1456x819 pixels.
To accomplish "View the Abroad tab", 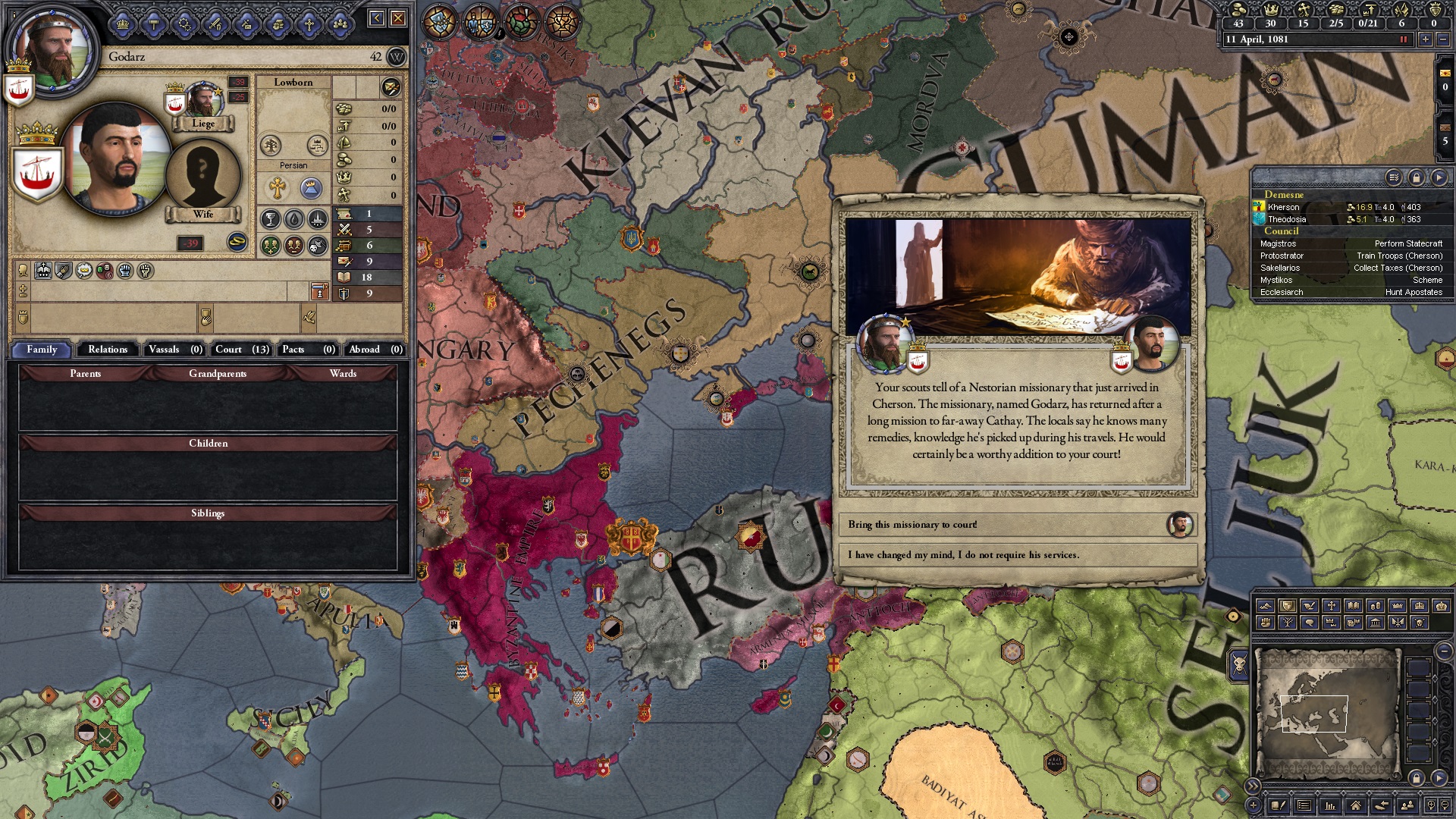I will point(375,350).
